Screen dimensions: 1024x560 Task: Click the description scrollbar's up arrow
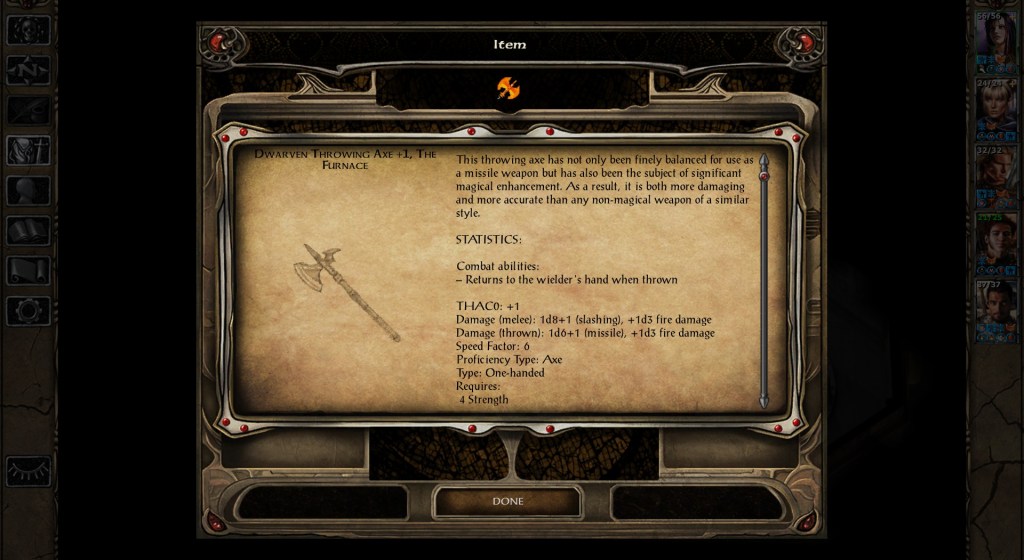[764, 159]
